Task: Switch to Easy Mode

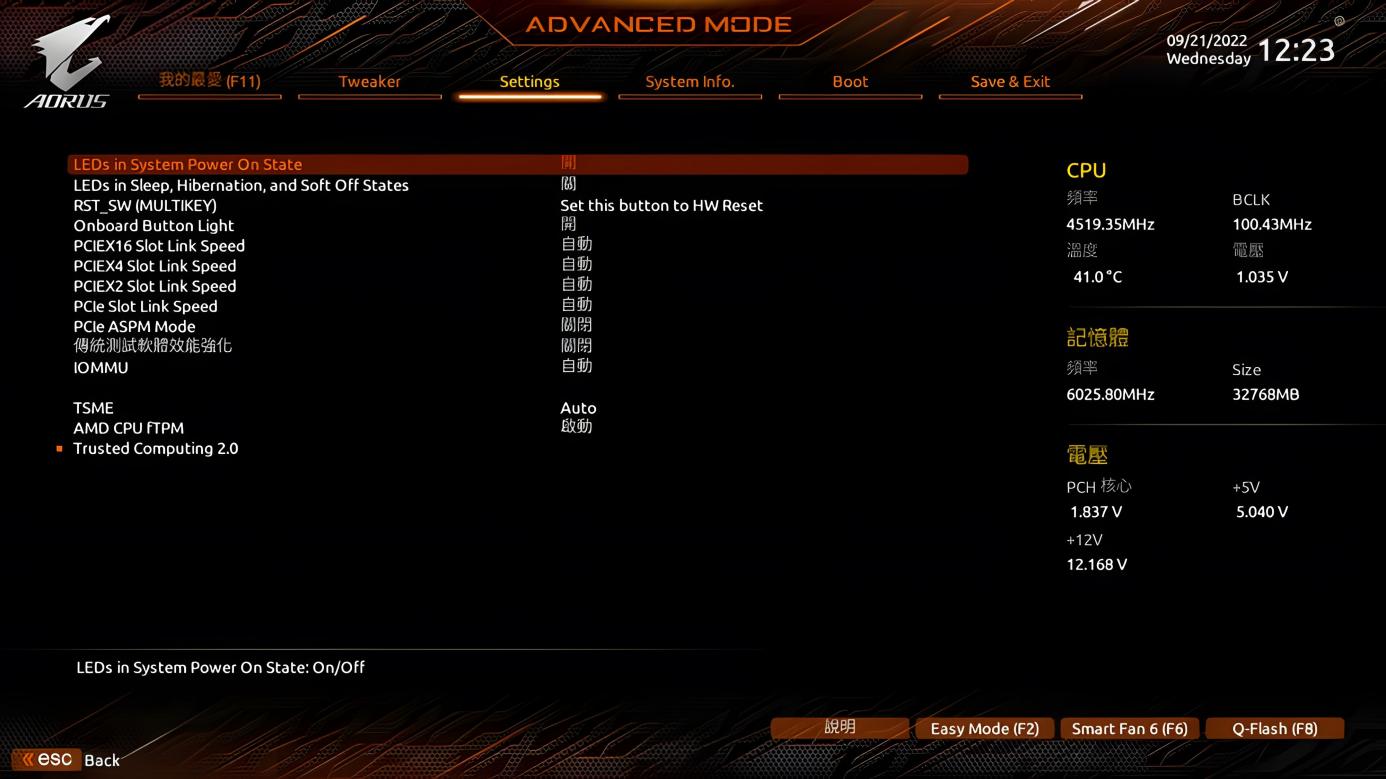Action: point(984,728)
